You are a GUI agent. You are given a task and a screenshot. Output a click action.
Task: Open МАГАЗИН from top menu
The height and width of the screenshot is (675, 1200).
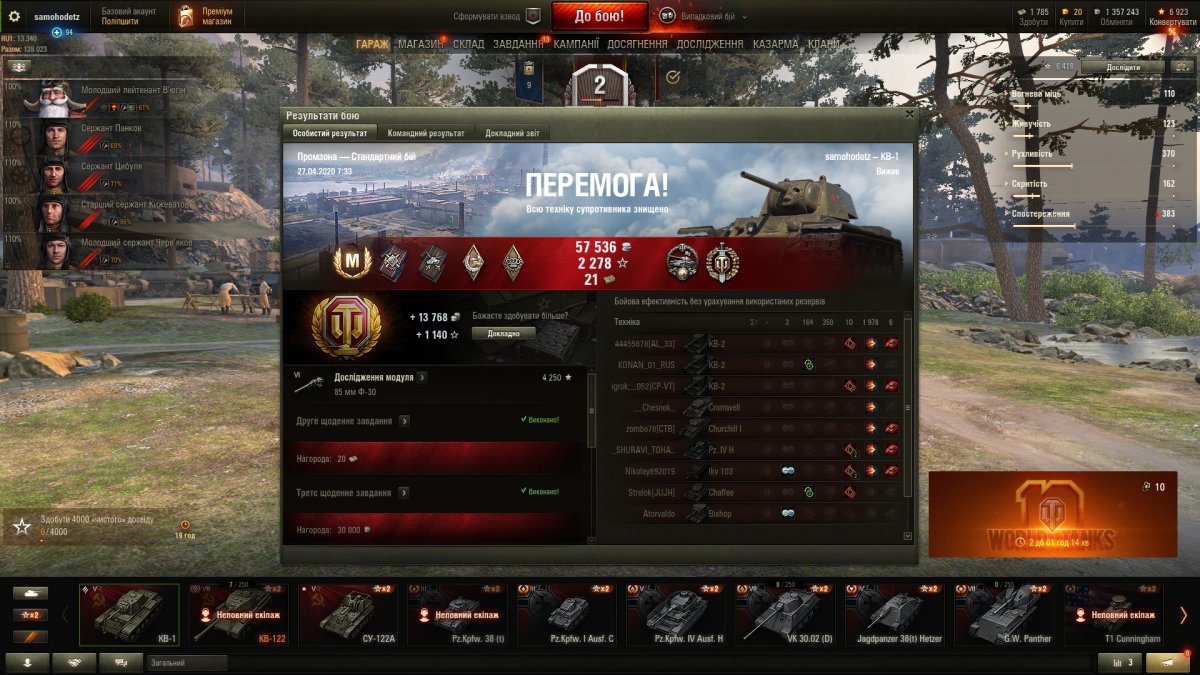click(x=420, y=45)
